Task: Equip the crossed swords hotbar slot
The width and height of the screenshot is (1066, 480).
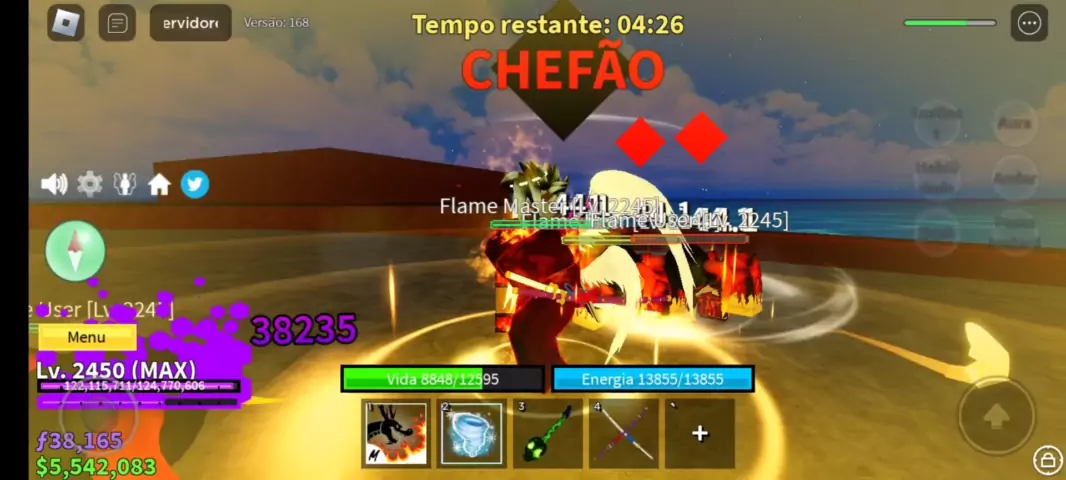Action: (624, 433)
